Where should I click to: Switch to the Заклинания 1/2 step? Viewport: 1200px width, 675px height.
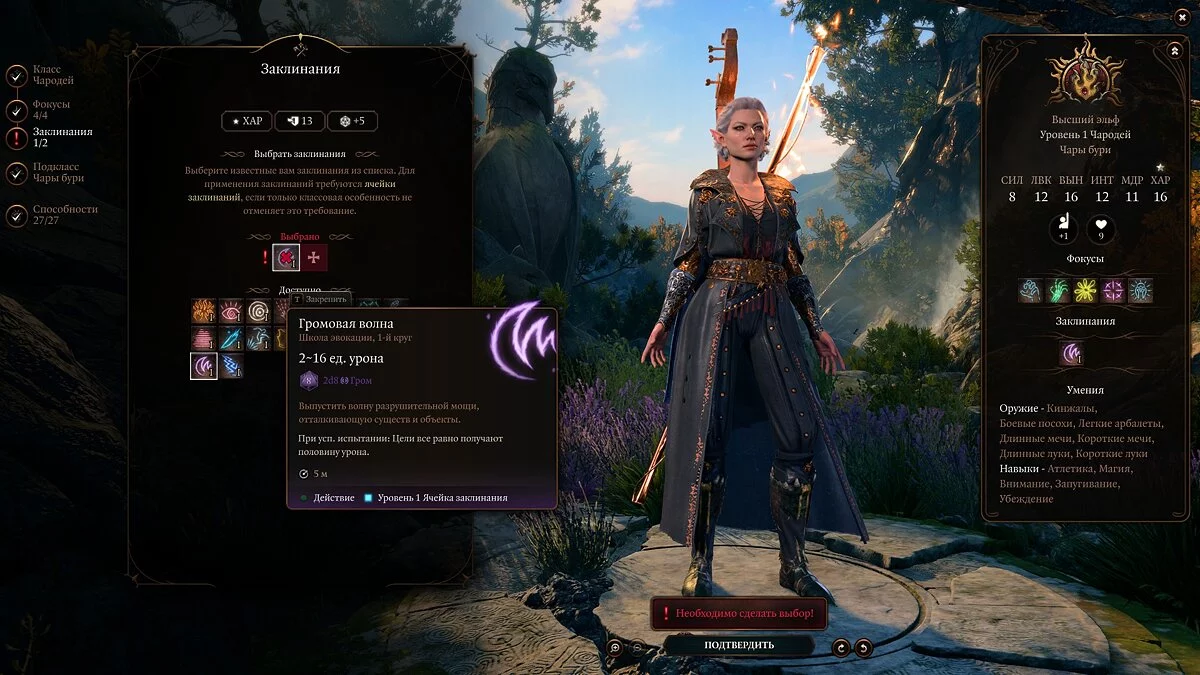pos(17,138)
